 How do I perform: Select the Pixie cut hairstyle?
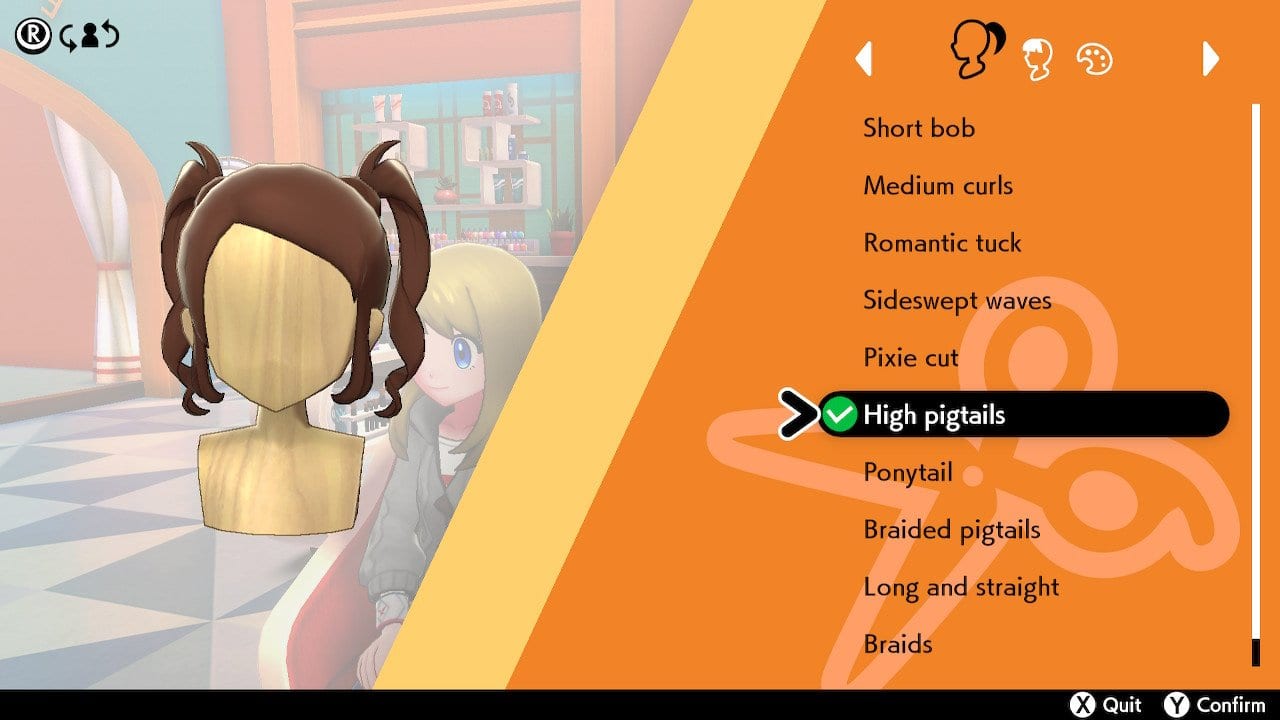910,357
